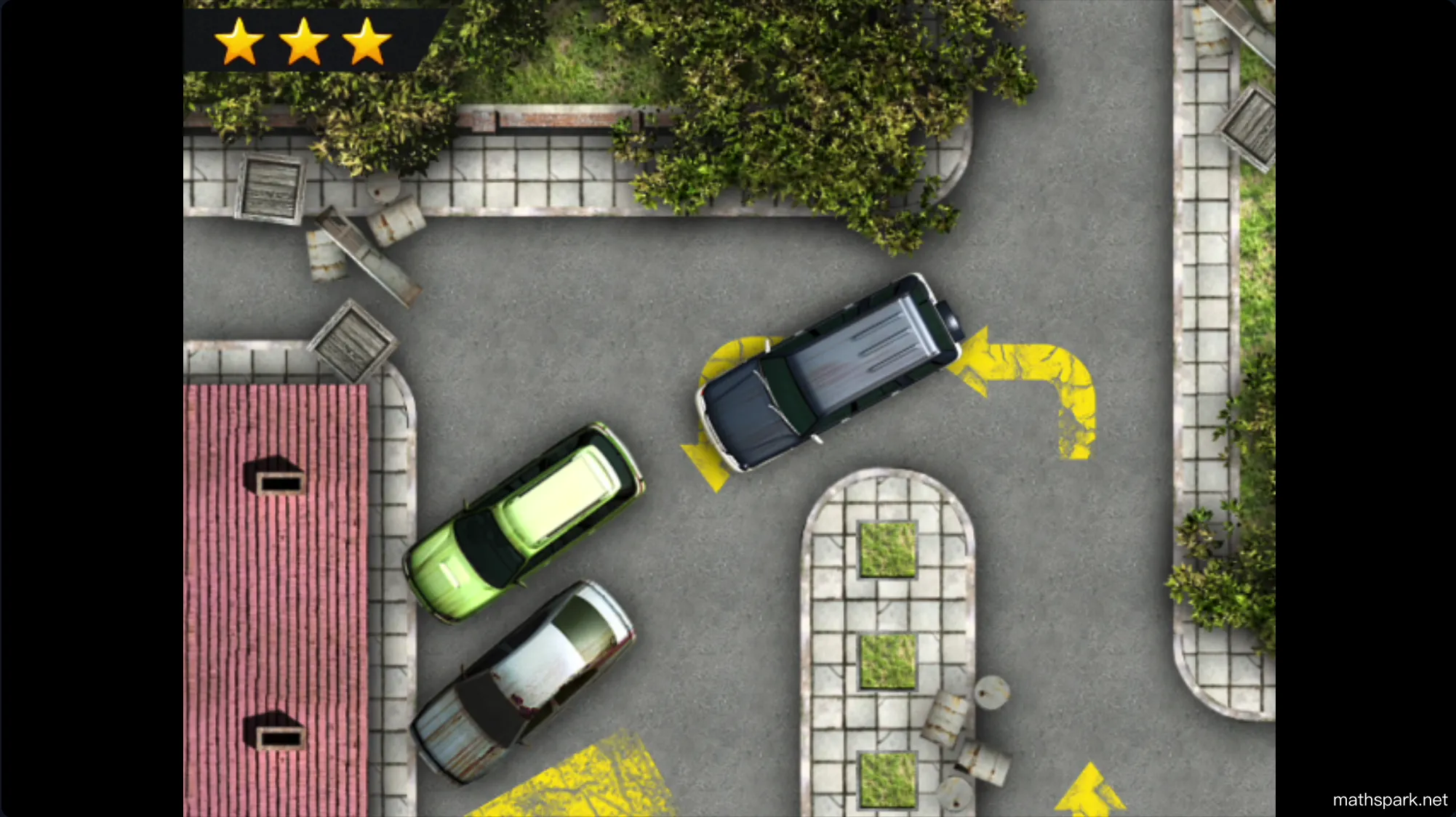Click the star rating banner at top left

[x=305, y=40]
